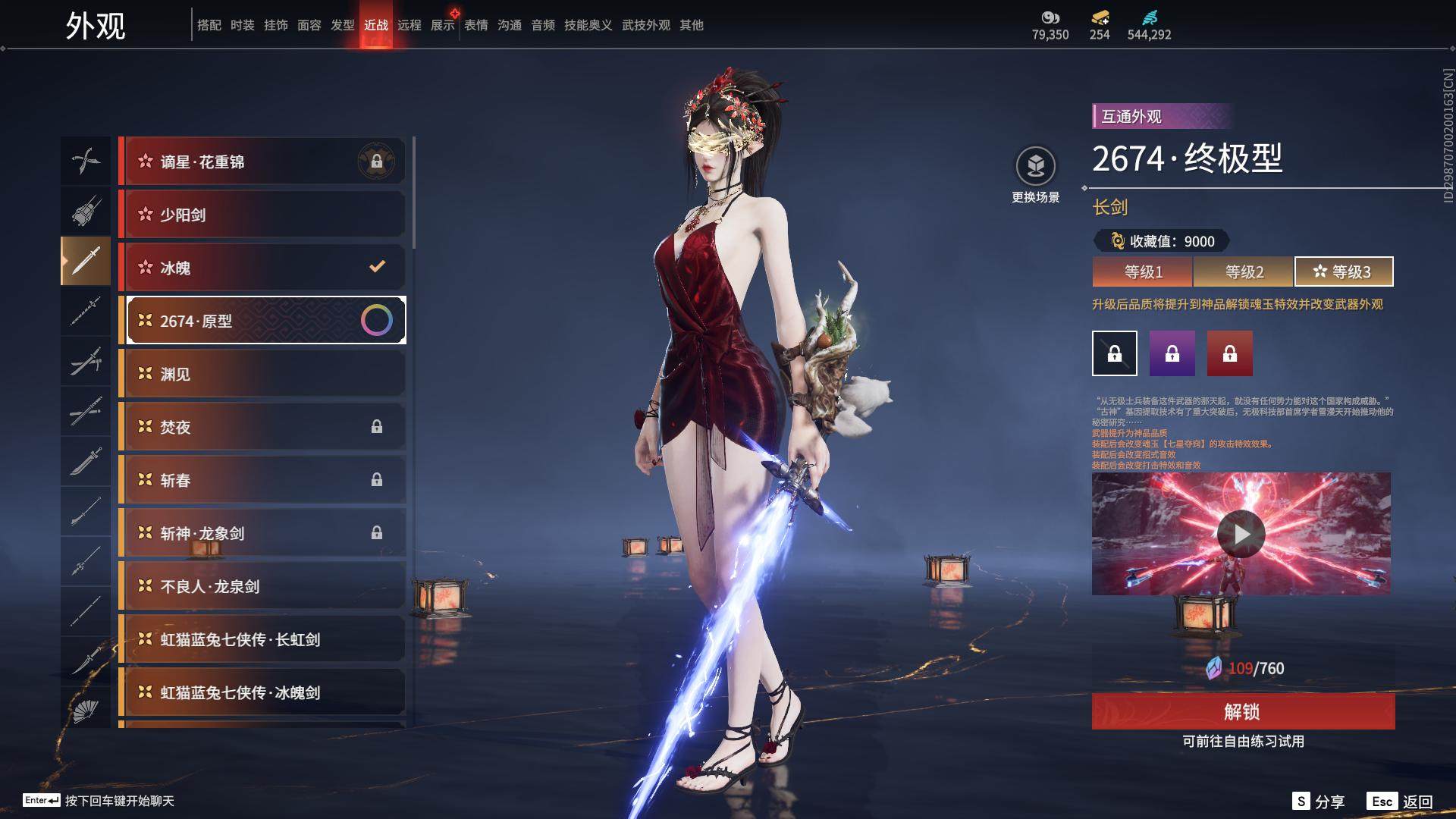Open the 远程 weapon tab
Viewport: 1456px width, 819px height.
pyautogui.click(x=409, y=25)
